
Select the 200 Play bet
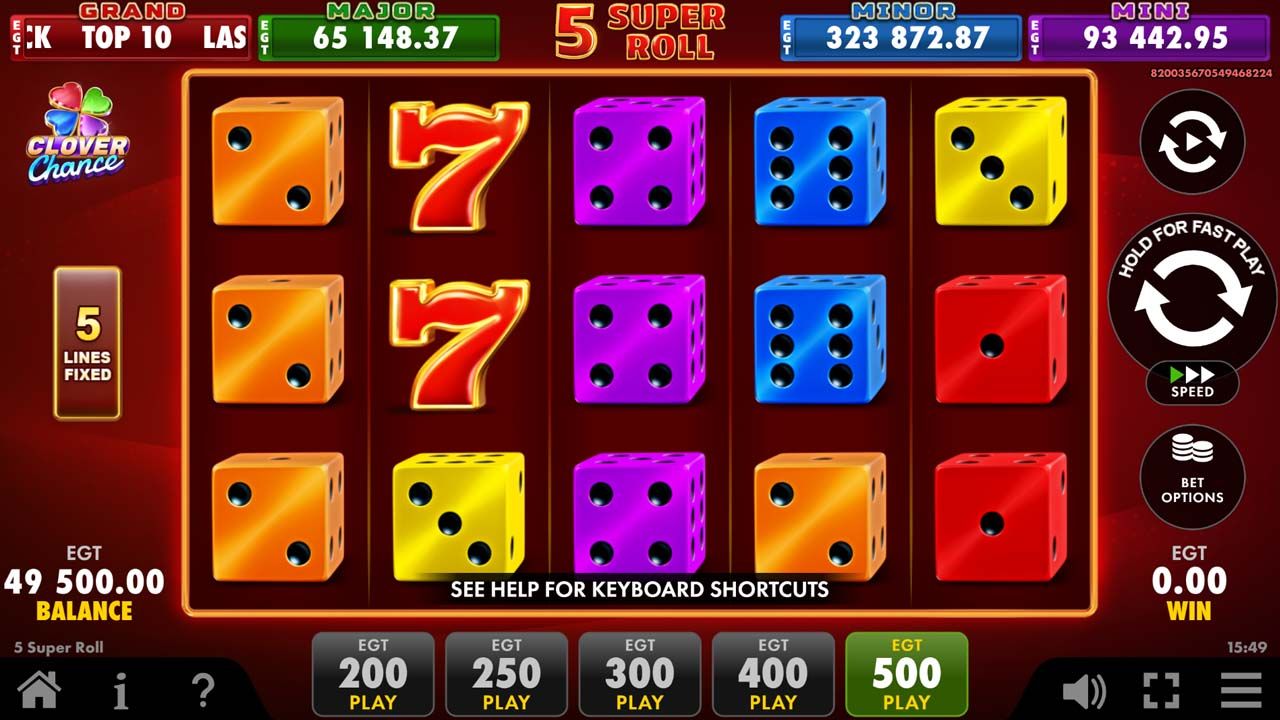tap(373, 674)
